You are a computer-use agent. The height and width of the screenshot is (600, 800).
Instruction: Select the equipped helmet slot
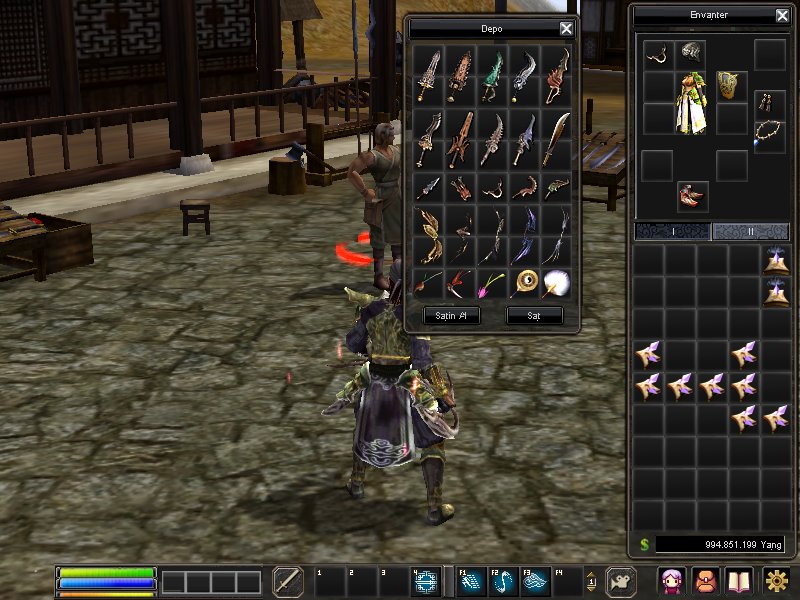[x=690, y=53]
